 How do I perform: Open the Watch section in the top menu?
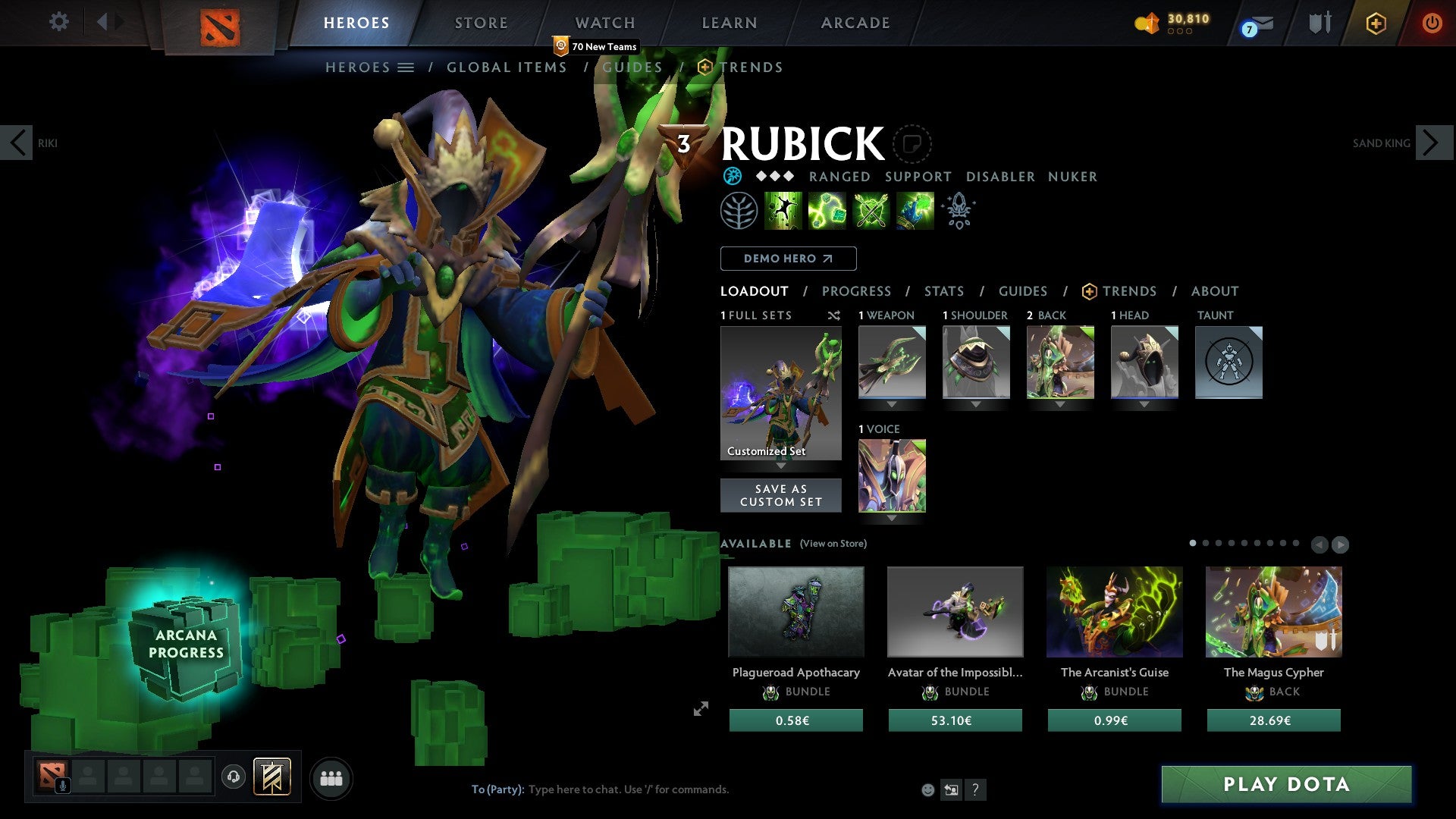pyautogui.click(x=604, y=23)
